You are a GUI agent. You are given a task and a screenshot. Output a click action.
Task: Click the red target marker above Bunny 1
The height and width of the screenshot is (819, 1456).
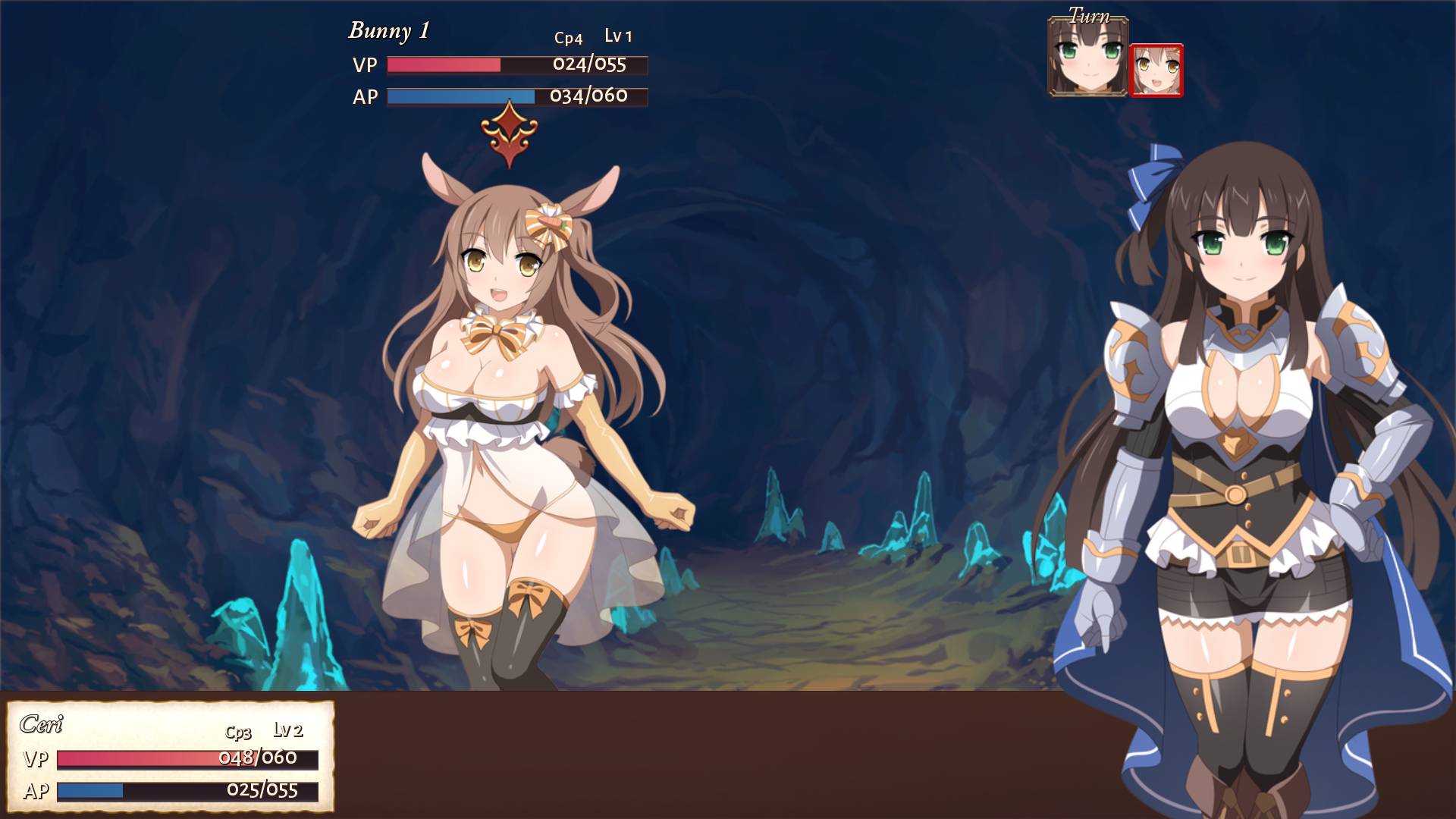click(509, 134)
